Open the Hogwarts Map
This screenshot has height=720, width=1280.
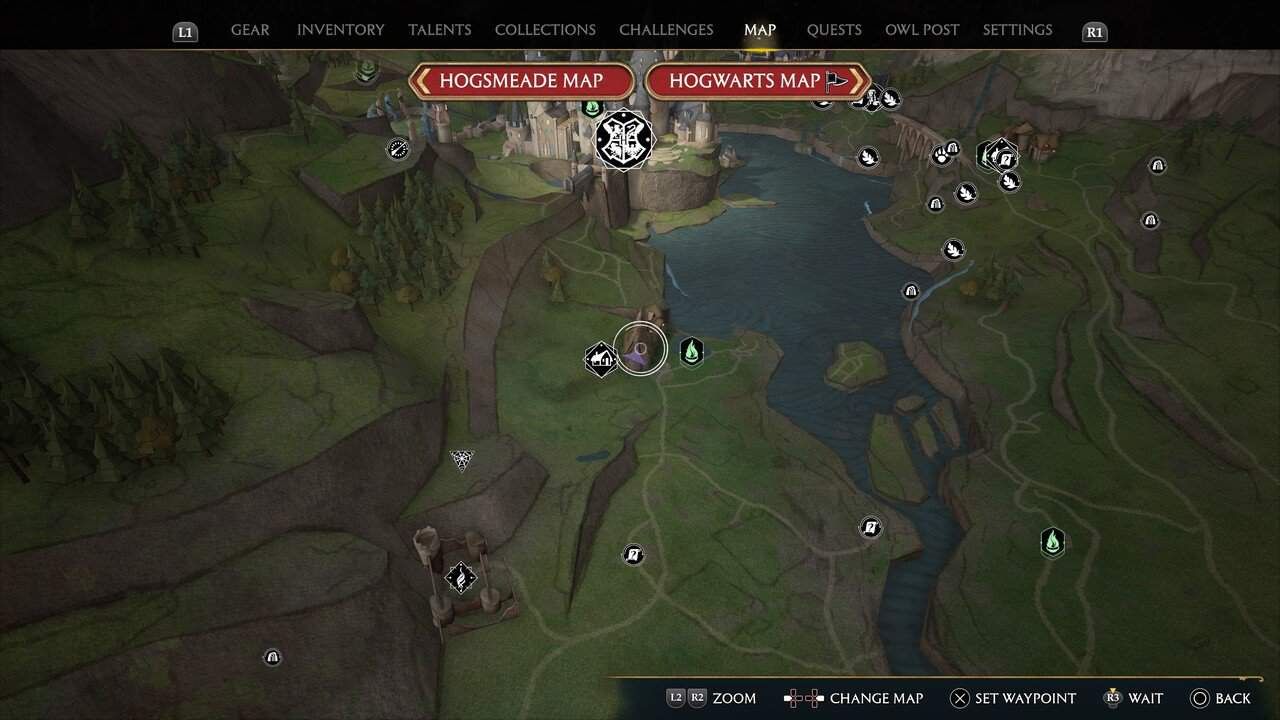(757, 81)
